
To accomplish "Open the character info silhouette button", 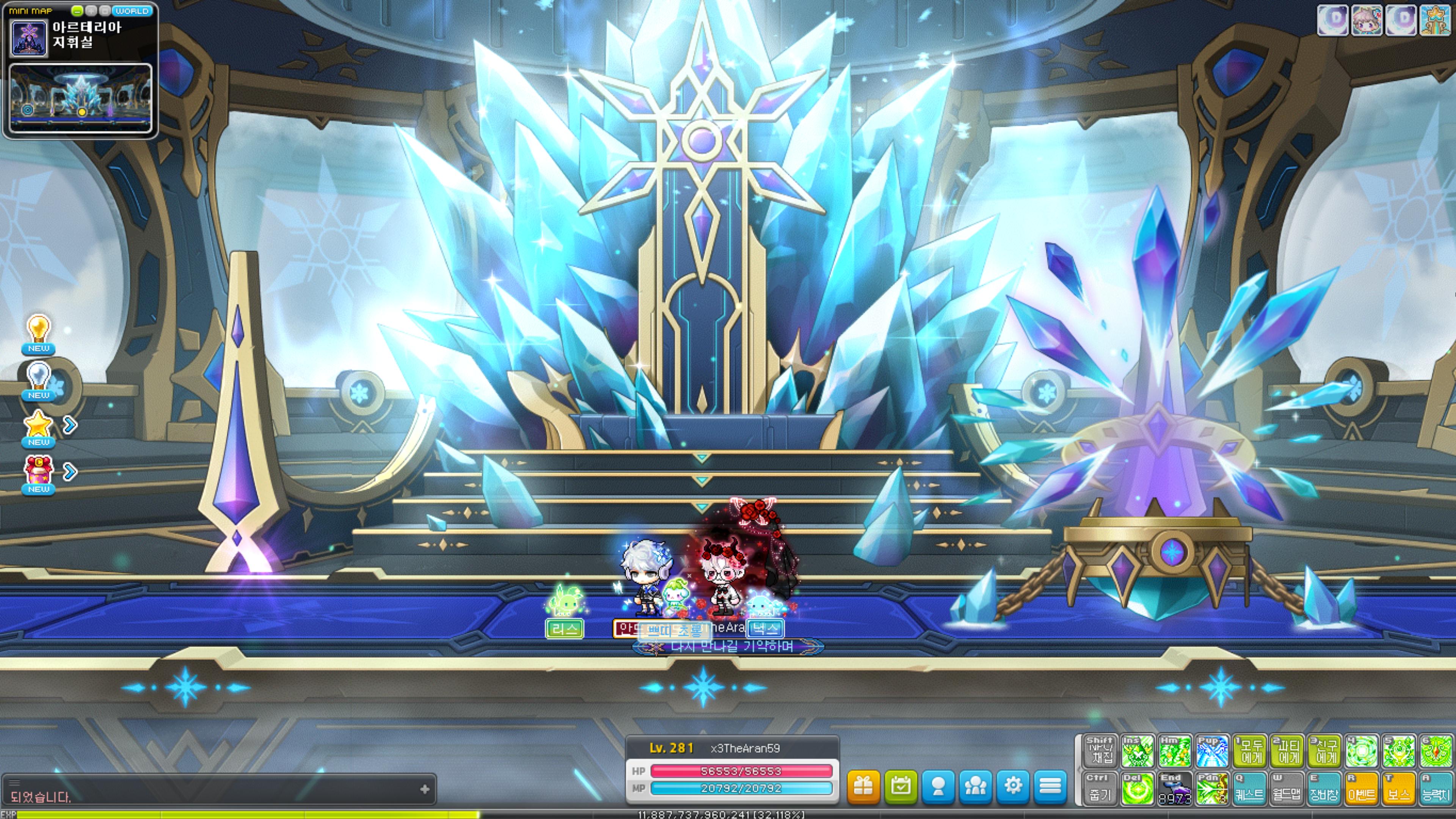I will point(938,786).
